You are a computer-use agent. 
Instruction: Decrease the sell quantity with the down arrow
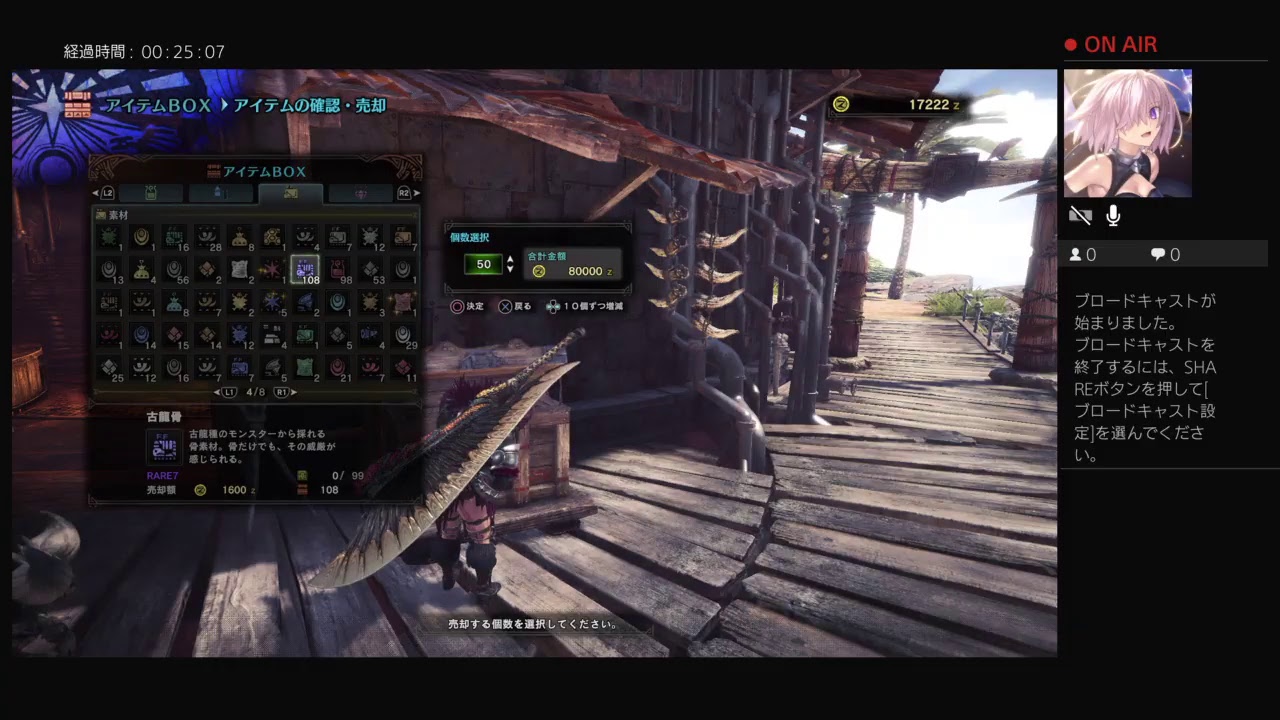510,270
